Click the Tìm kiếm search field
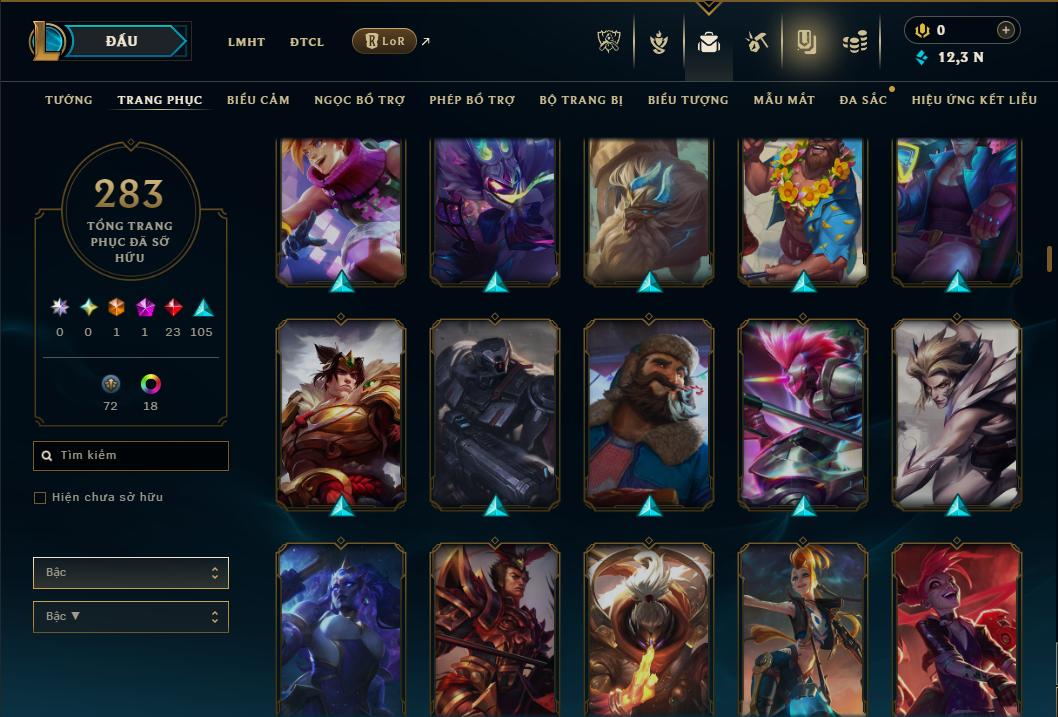Viewport: 1058px width, 717px height. click(131, 456)
